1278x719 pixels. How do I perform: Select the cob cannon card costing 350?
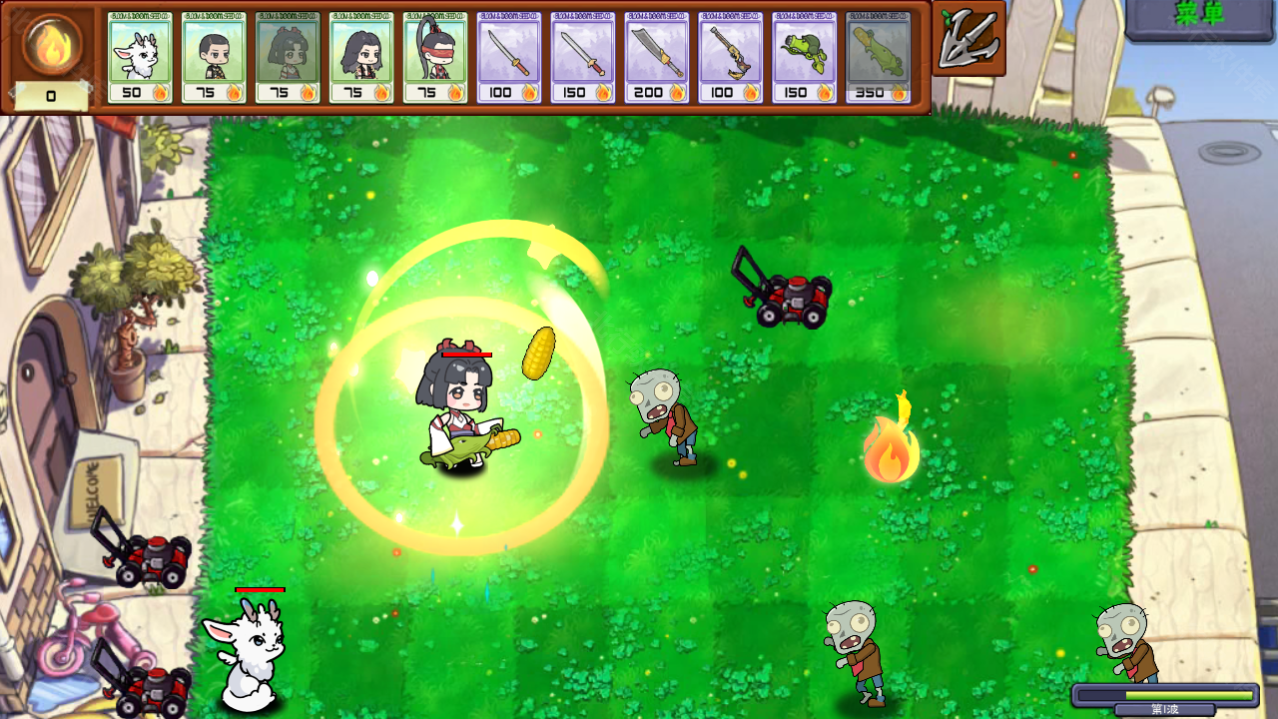click(878, 58)
